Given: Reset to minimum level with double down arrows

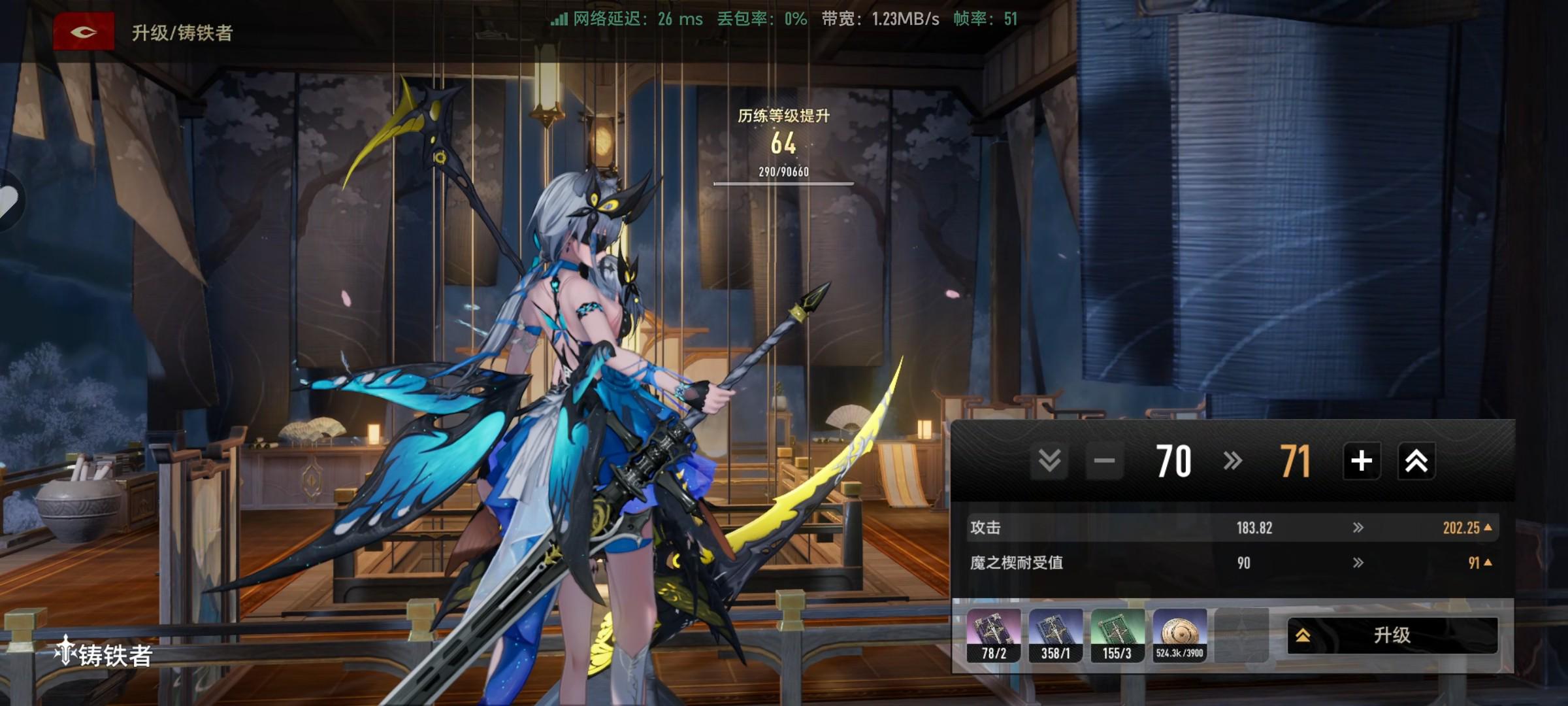Looking at the screenshot, I should [x=1049, y=461].
